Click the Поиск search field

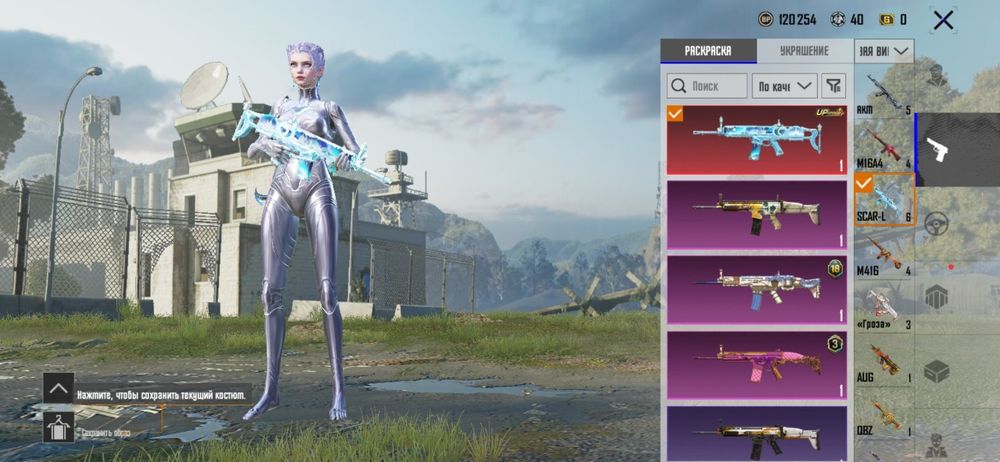pyautogui.click(x=707, y=86)
